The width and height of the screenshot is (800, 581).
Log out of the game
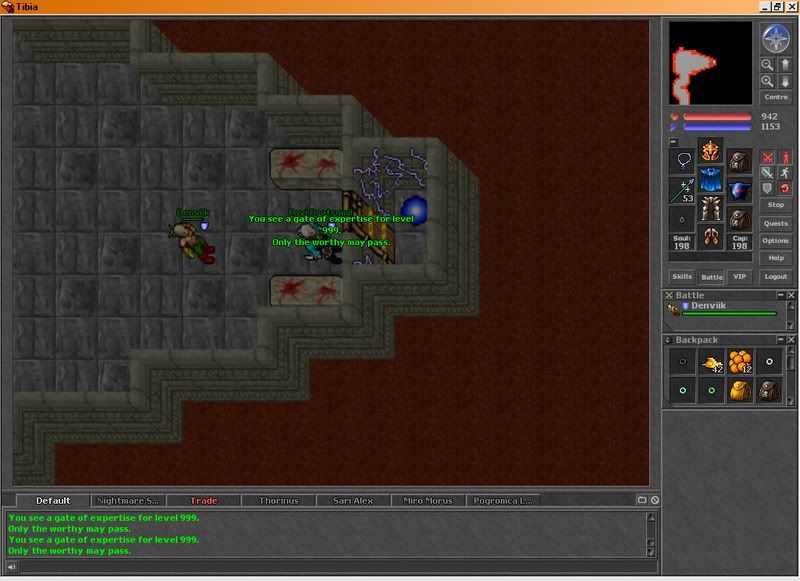click(775, 276)
